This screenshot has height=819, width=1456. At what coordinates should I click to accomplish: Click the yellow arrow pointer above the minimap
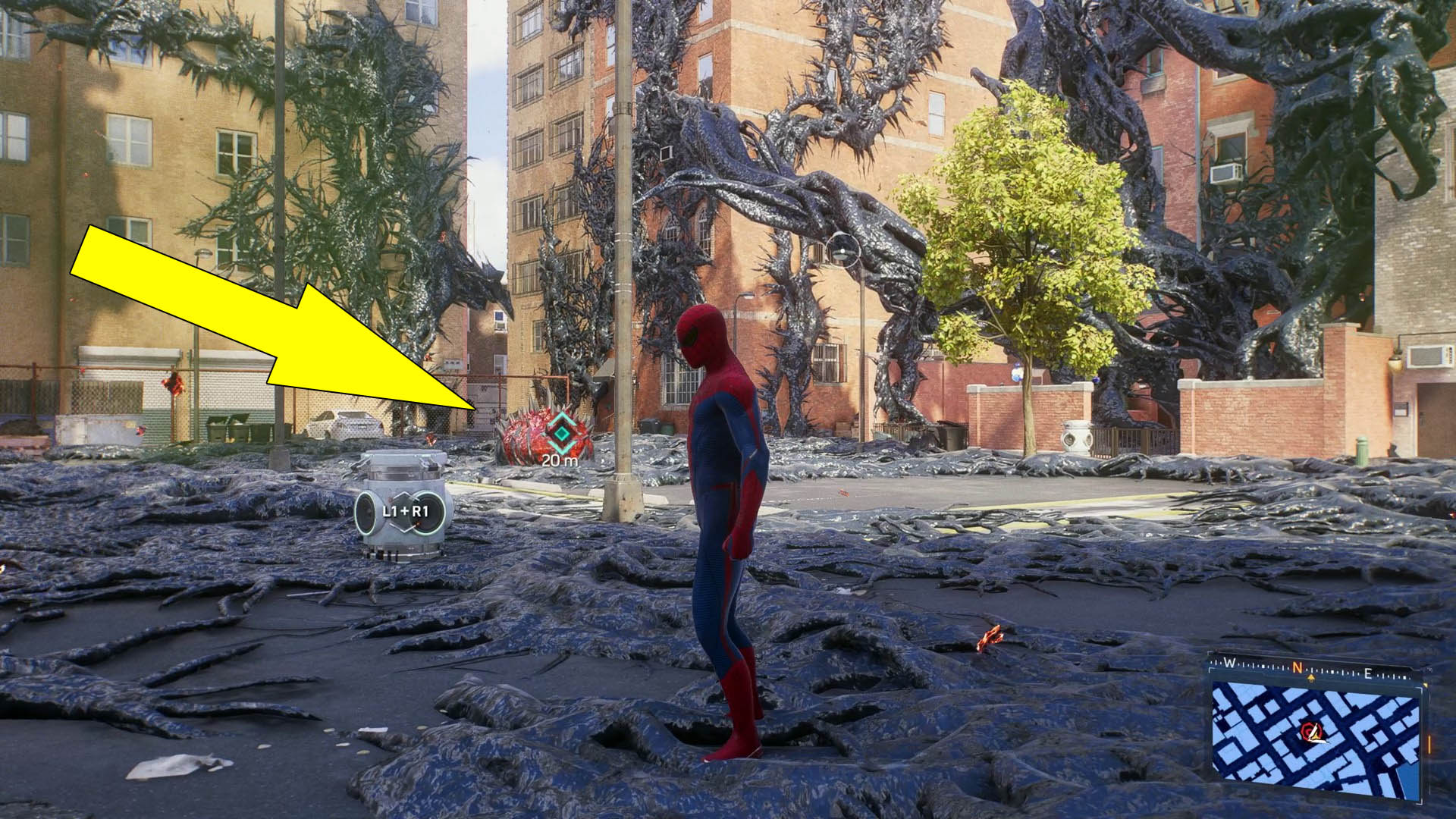[1312, 677]
